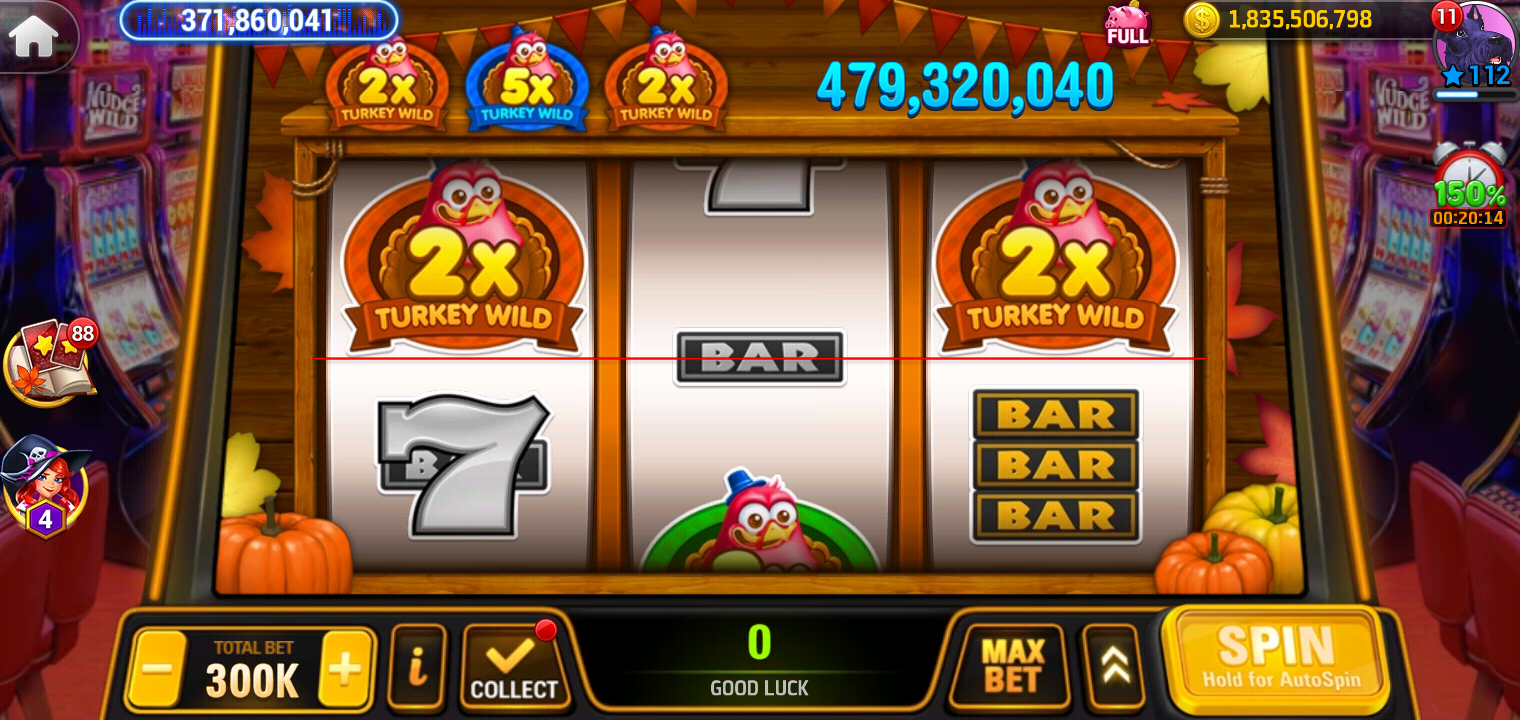The image size is (1520, 720).
Task: Click the 371,860,041 progress banner
Action: point(258,21)
